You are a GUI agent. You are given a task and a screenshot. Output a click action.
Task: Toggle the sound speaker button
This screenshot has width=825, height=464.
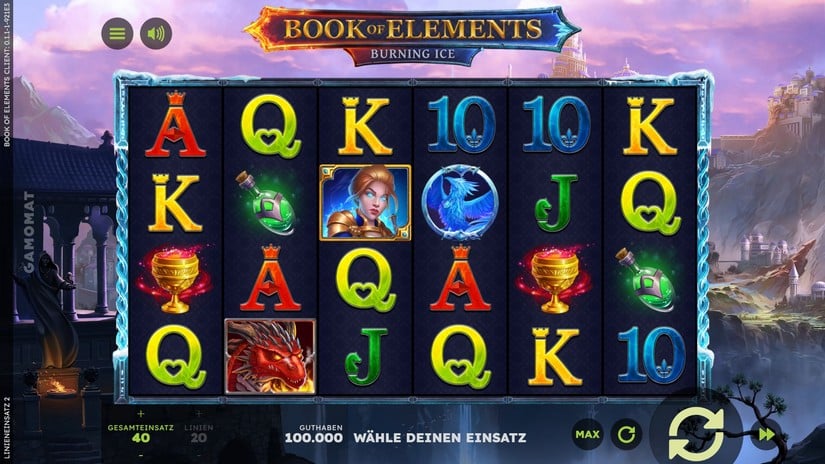click(156, 34)
